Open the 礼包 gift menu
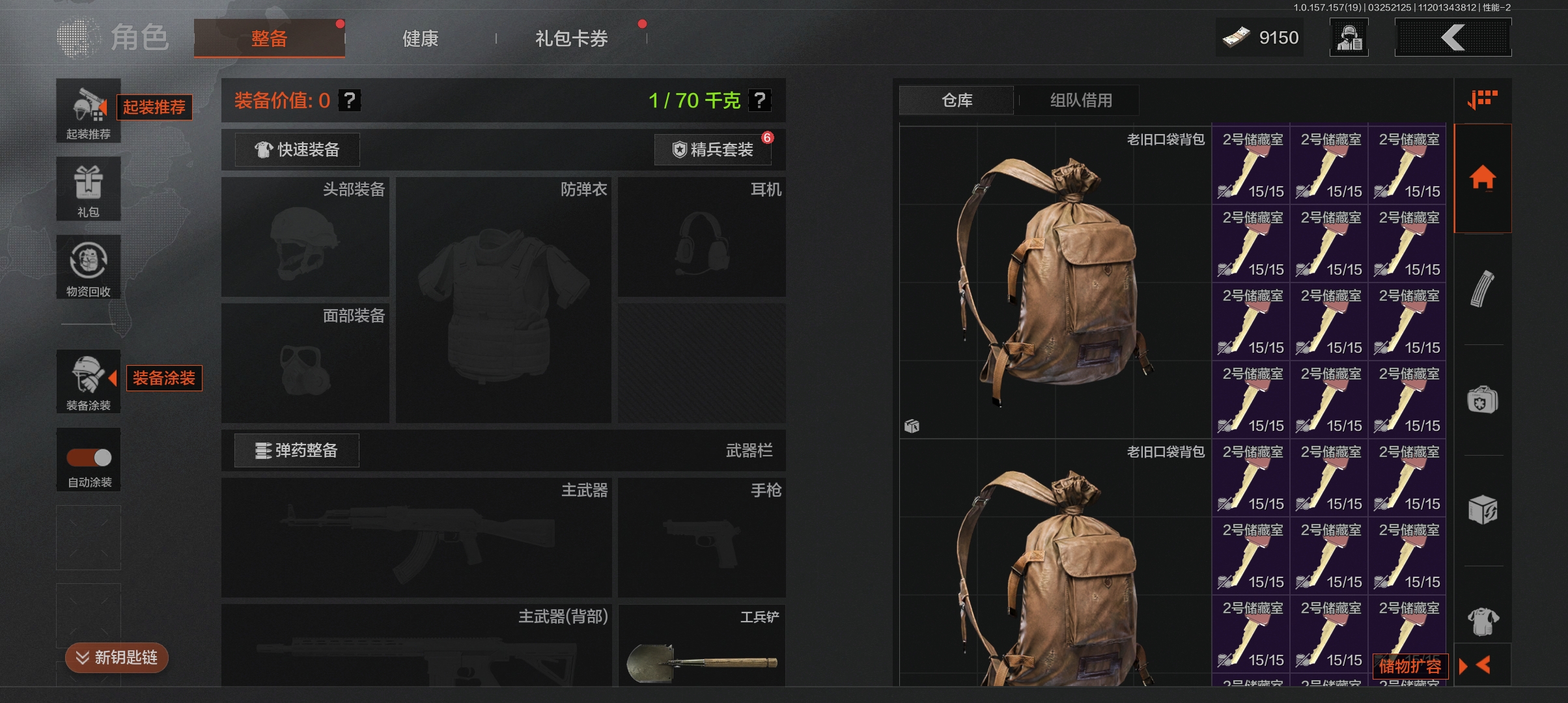 [x=89, y=189]
